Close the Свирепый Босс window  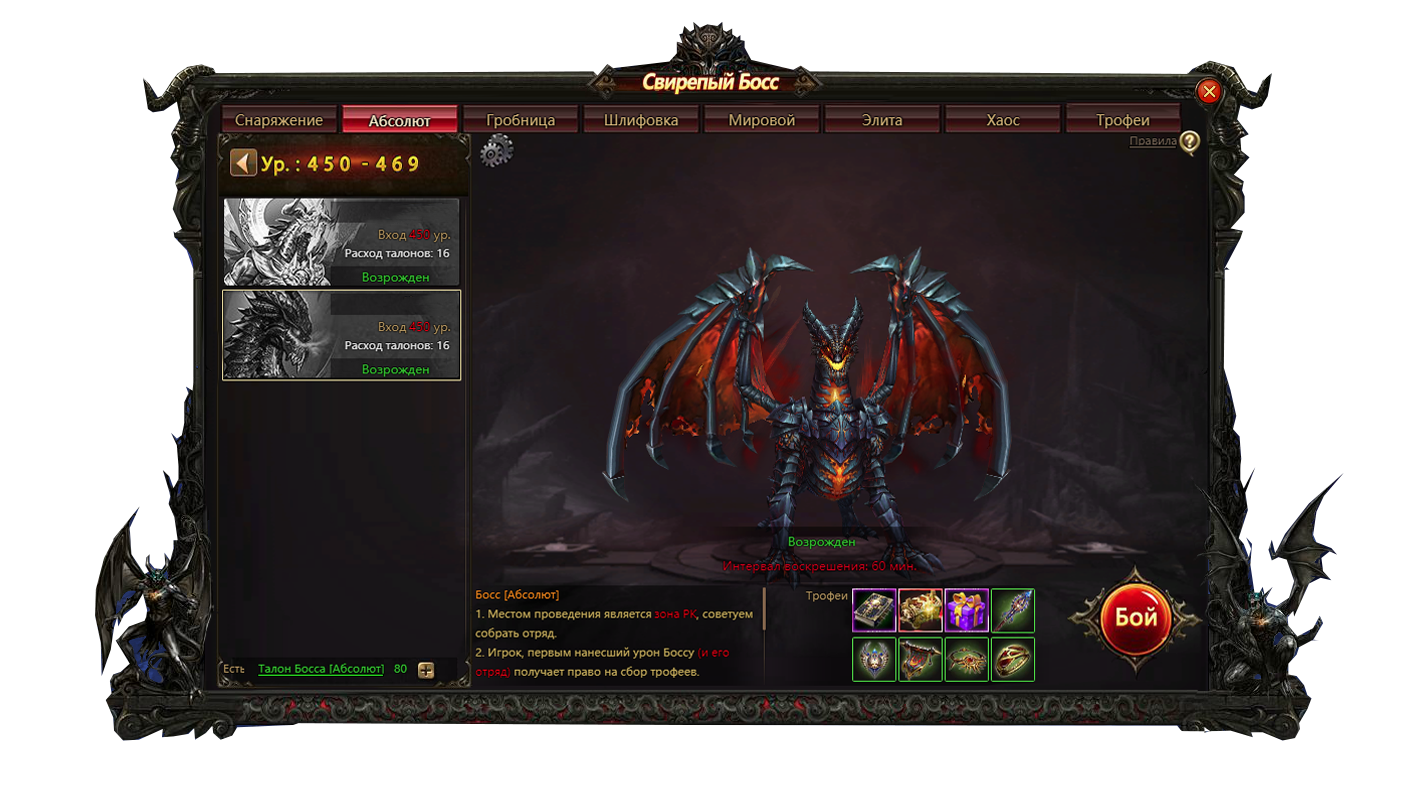[1209, 92]
